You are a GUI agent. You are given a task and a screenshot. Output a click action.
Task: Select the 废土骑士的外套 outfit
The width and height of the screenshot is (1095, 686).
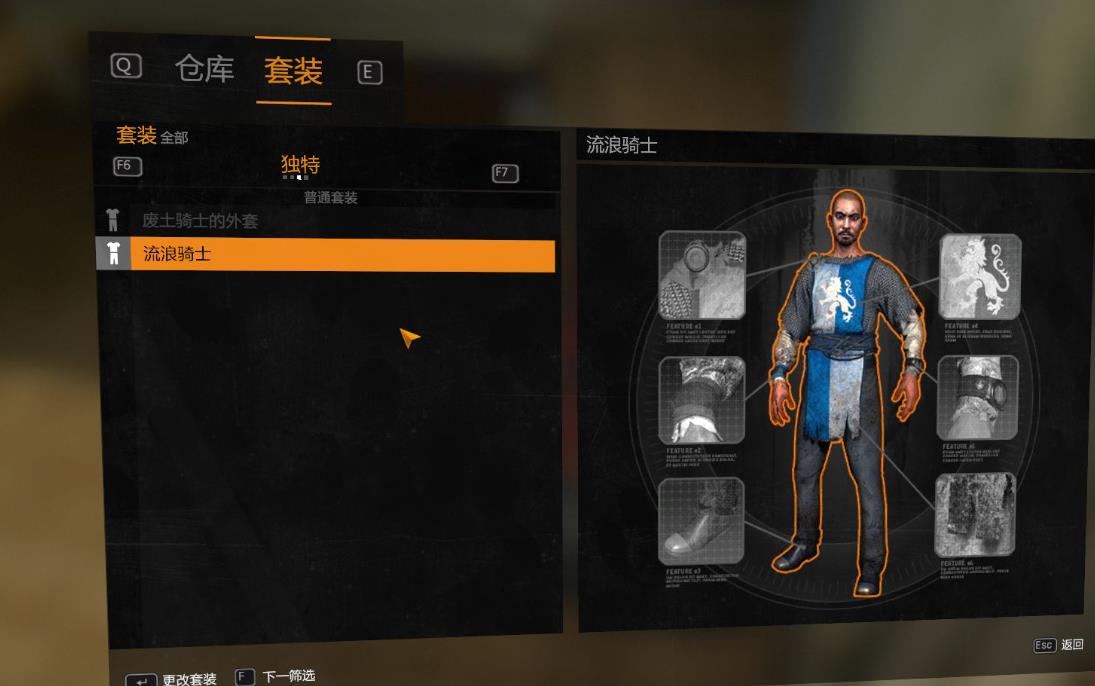[x=200, y=221]
